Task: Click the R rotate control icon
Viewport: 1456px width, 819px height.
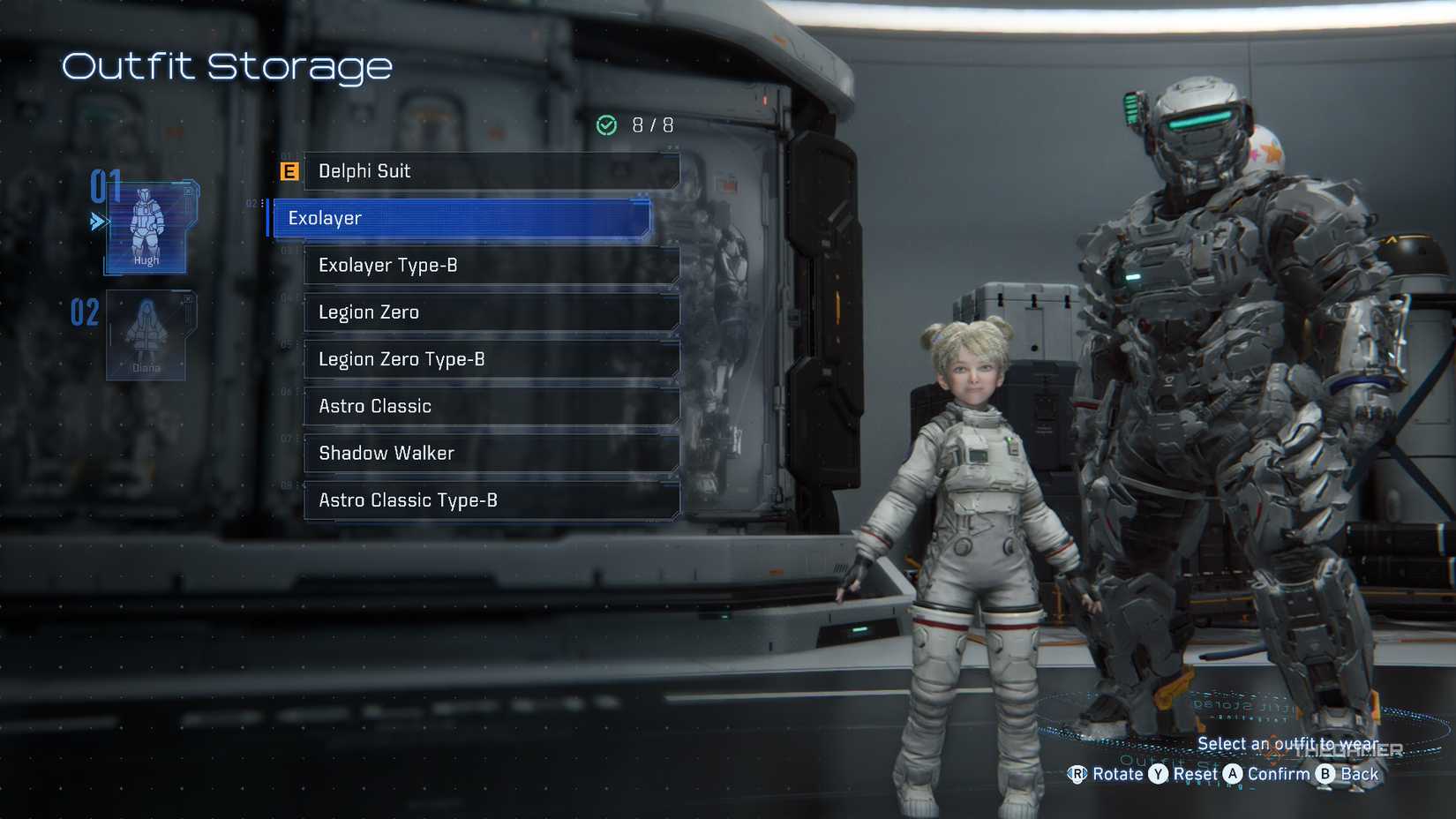Action: pos(1078,774)
